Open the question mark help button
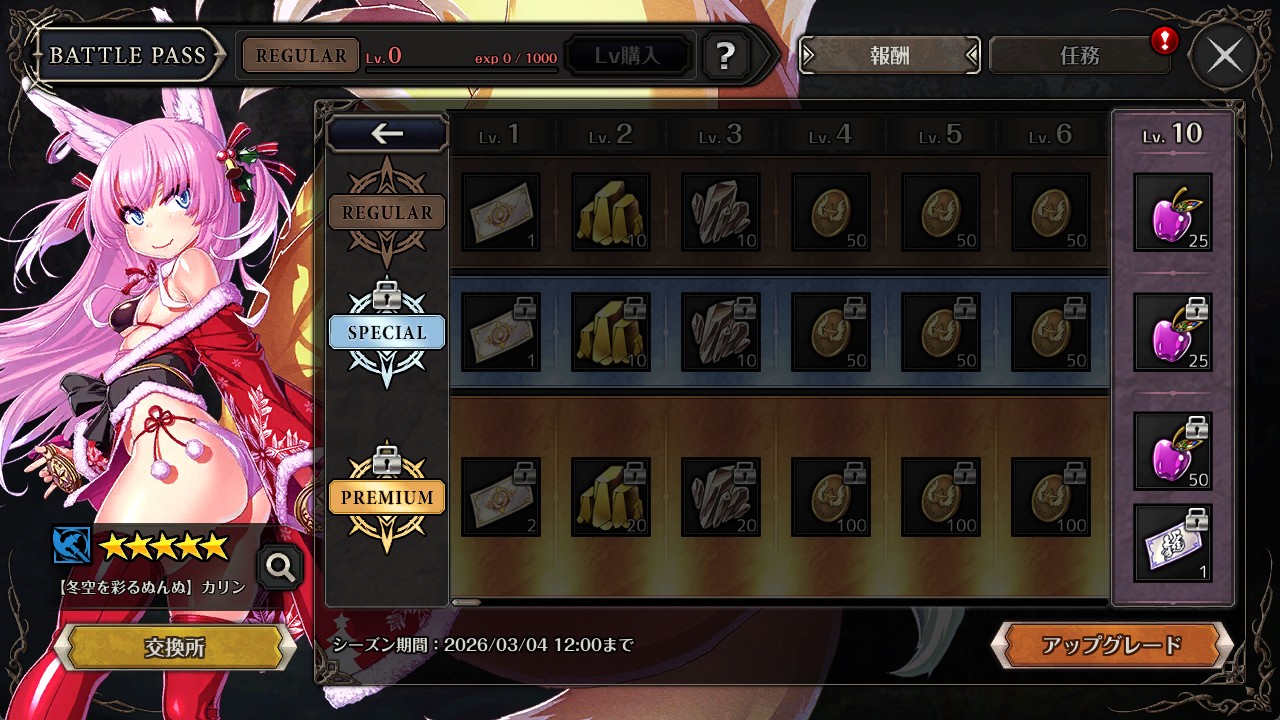The image size is (1280, 720). coord(726,56)
